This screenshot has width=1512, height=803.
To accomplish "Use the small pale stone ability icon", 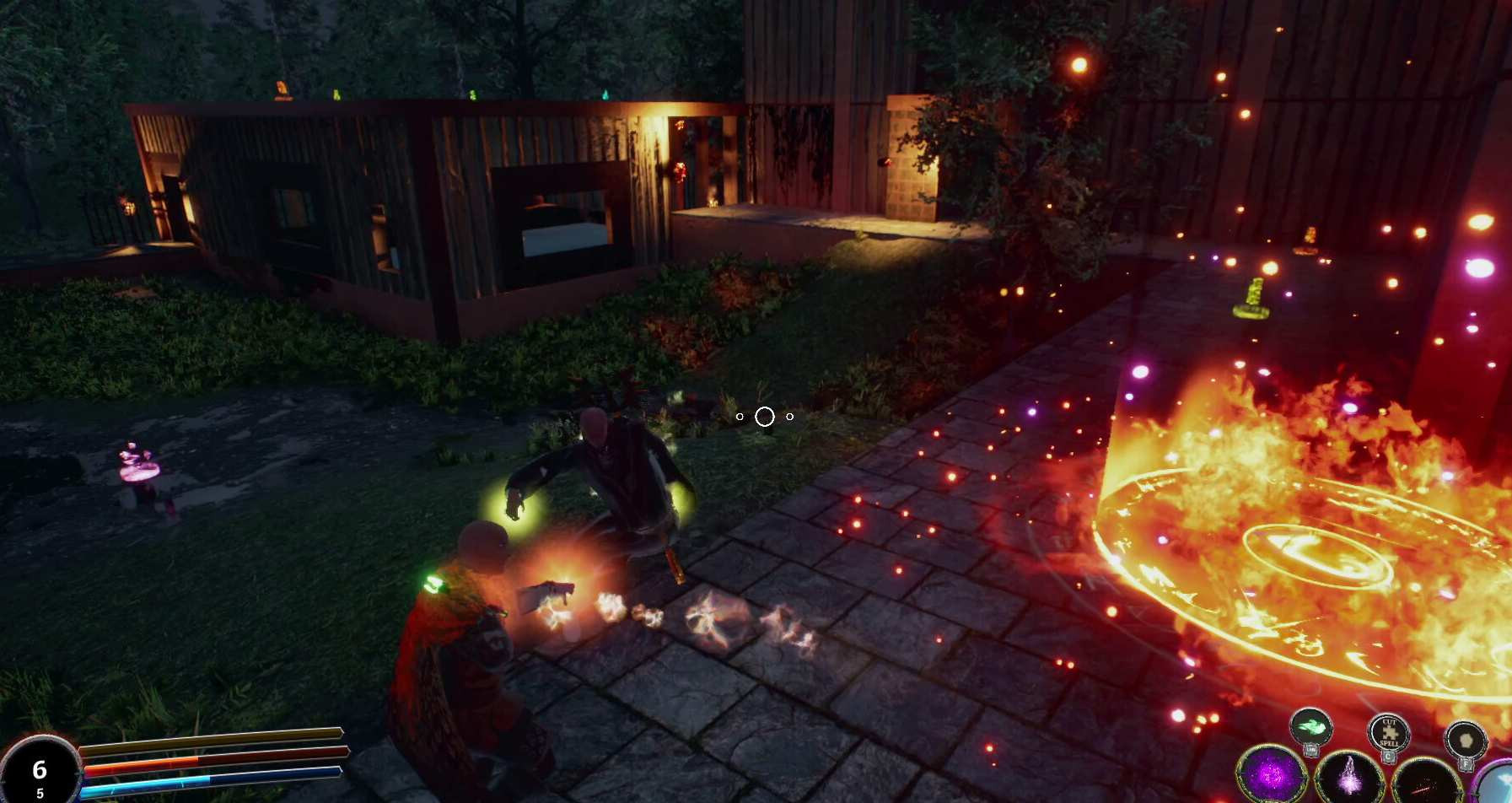I will pyautogui.click(x=1466, y=739).
